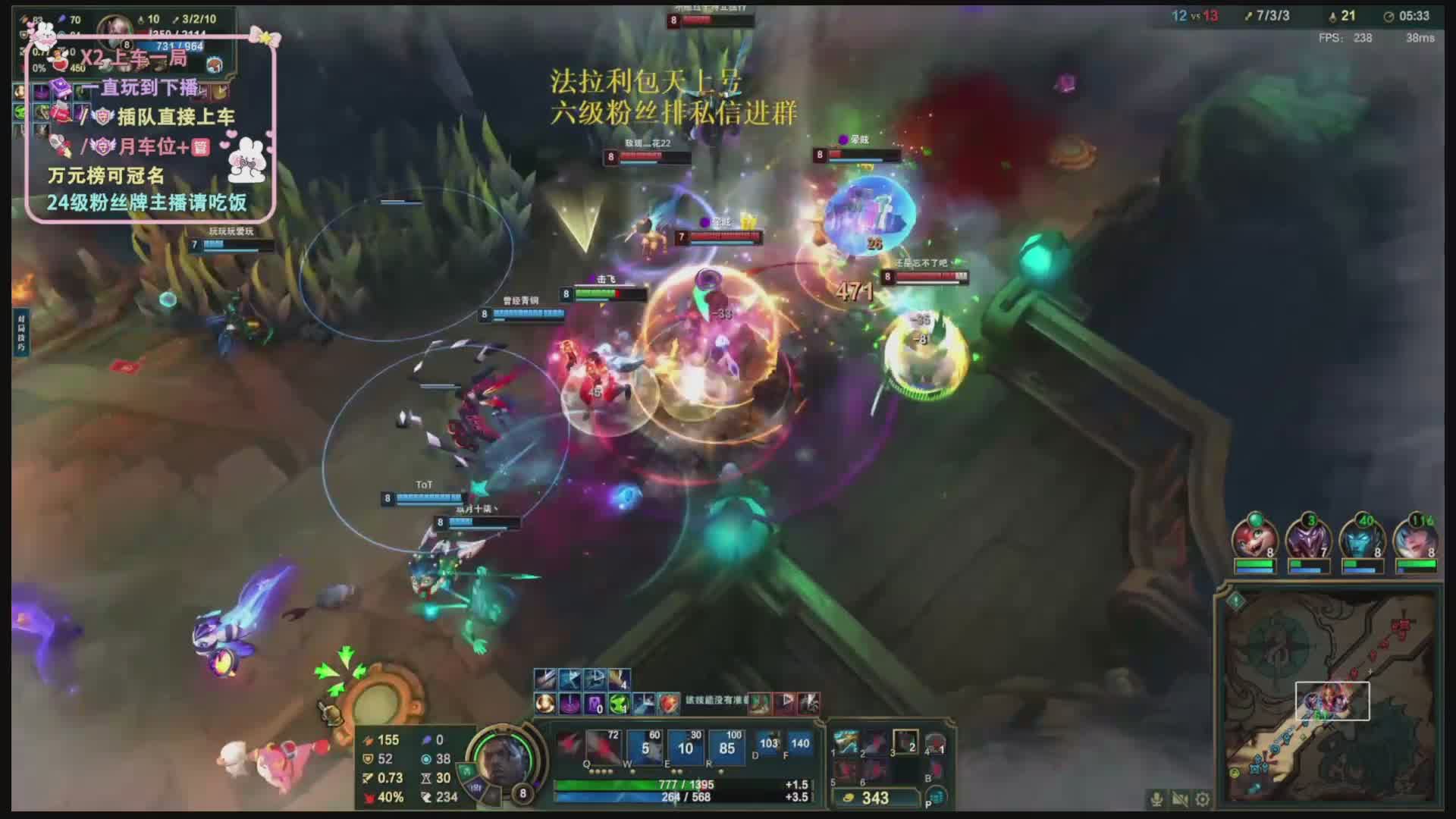The height and width of the screenshot is (819, 1456).
Task: Use the item in inventory slot 3
Action: [x=905, y=742]
